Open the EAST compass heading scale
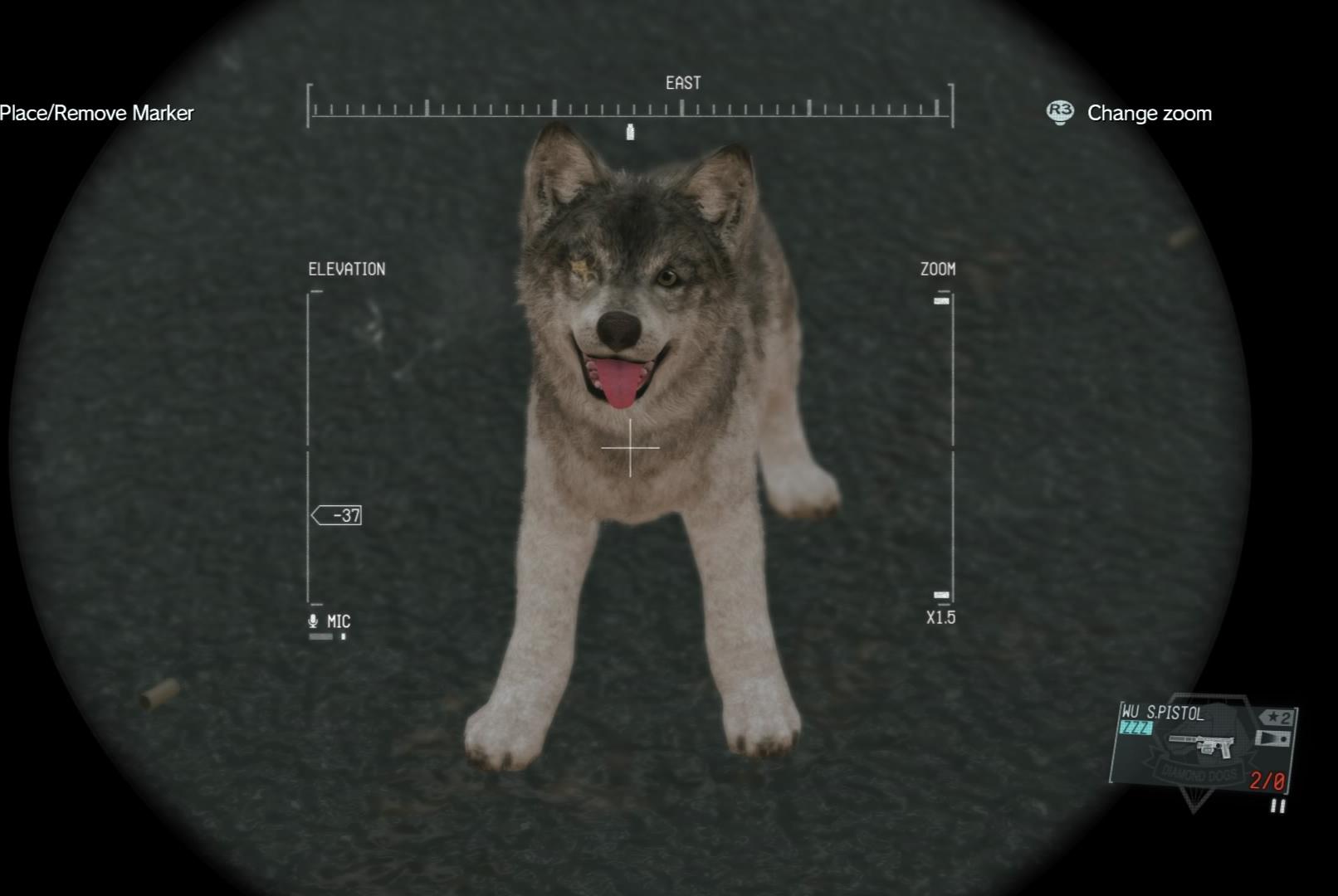Image resolution: width=1338 pixels, height=896 pixels. point(628,108)
